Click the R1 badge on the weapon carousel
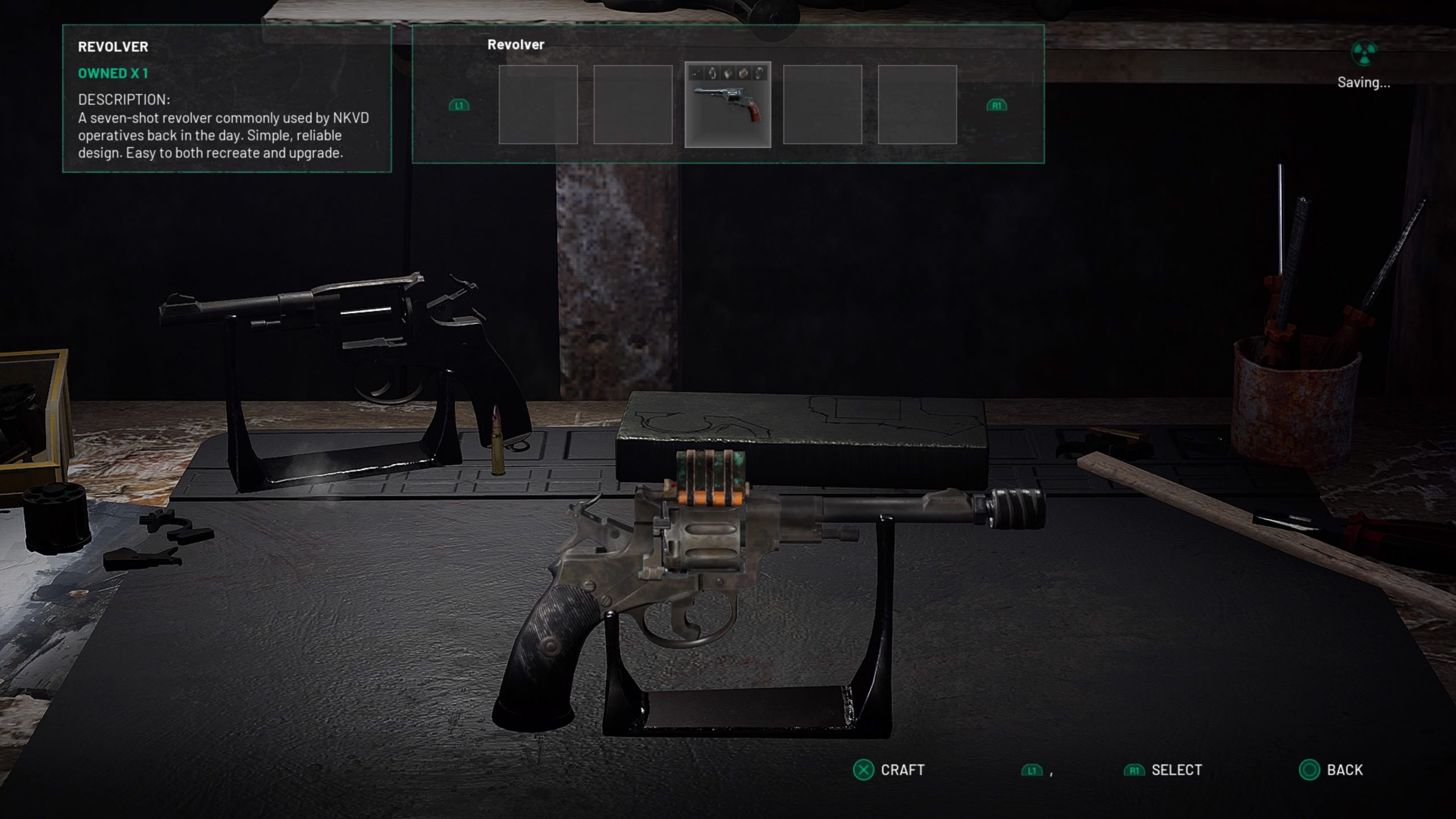Image resolution: width=1456 pixels, height=819 pixels. [x=996, y=105]
